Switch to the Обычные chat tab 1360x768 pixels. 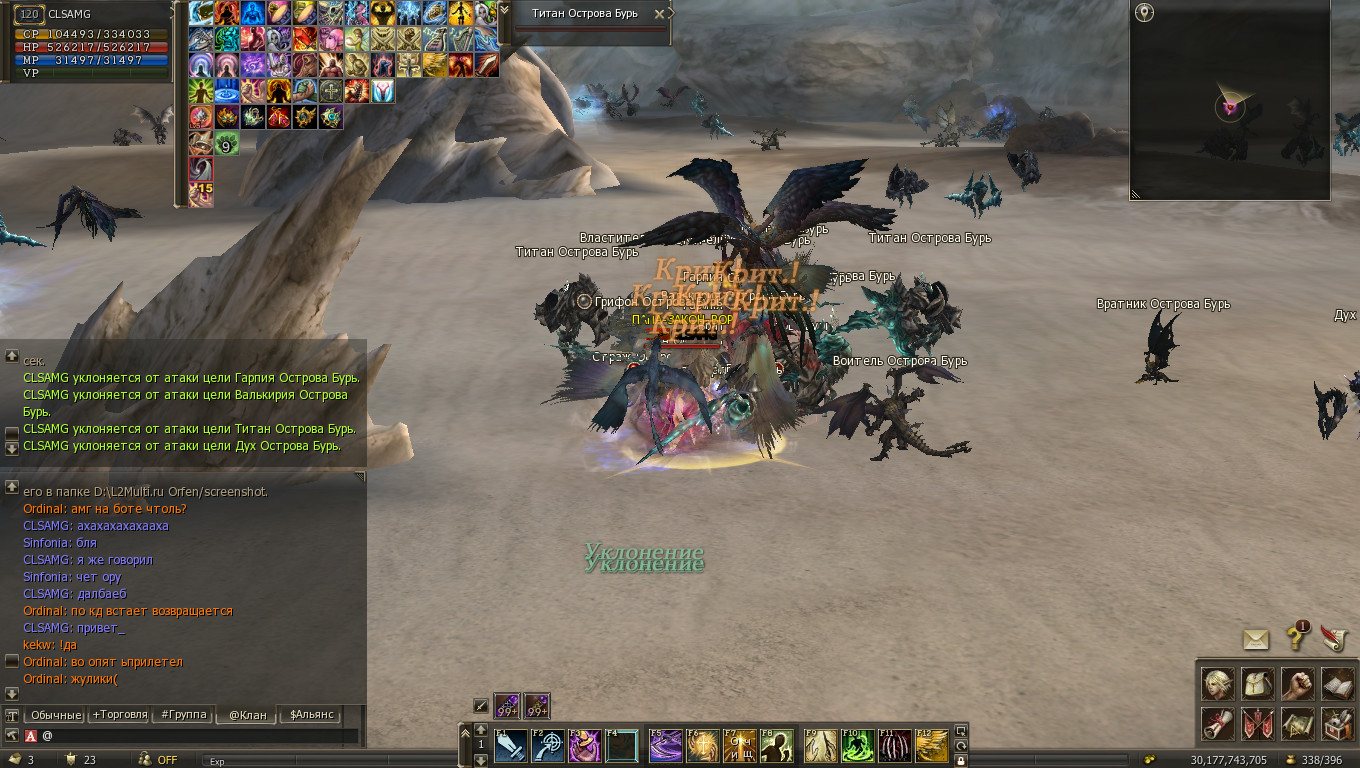coord(54,715)
